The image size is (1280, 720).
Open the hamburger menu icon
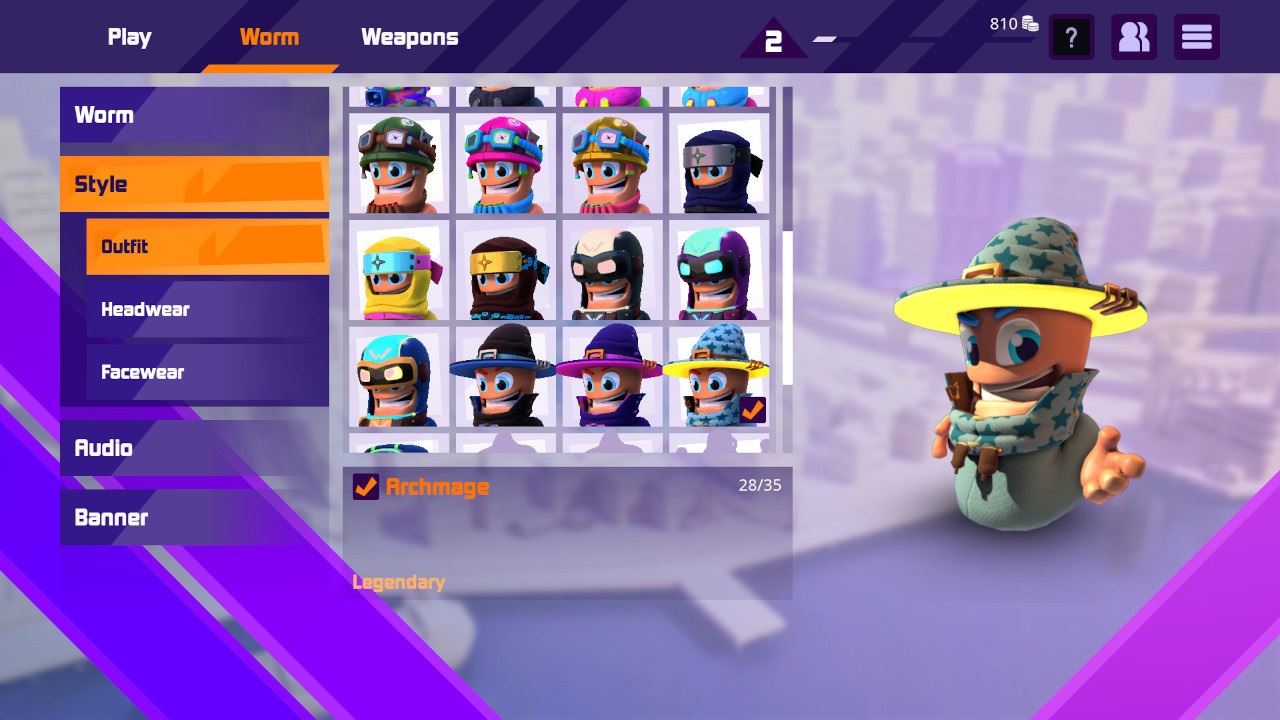point(1196,37)
